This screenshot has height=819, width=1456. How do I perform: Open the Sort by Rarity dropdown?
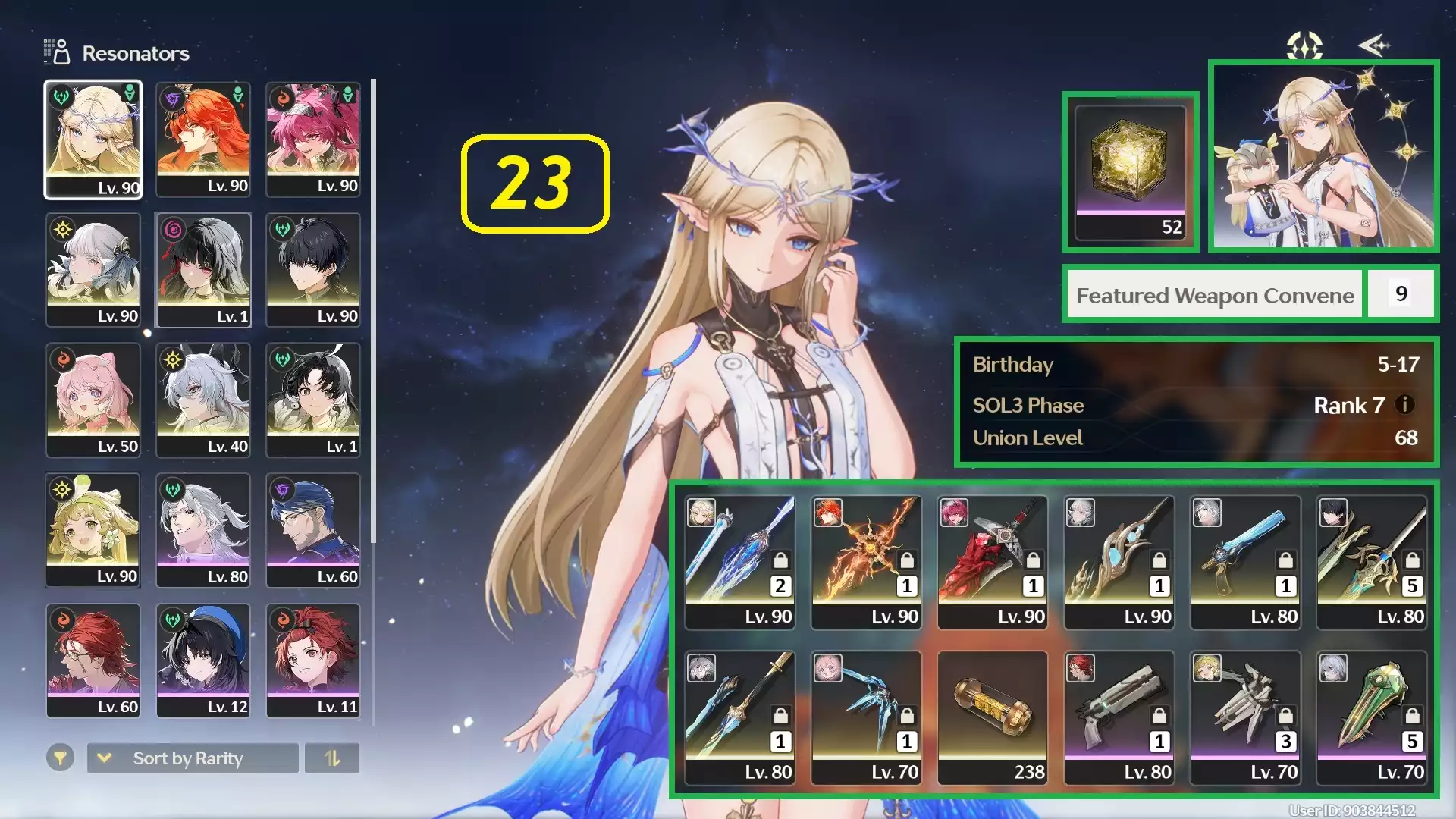[x=193, y=758]
